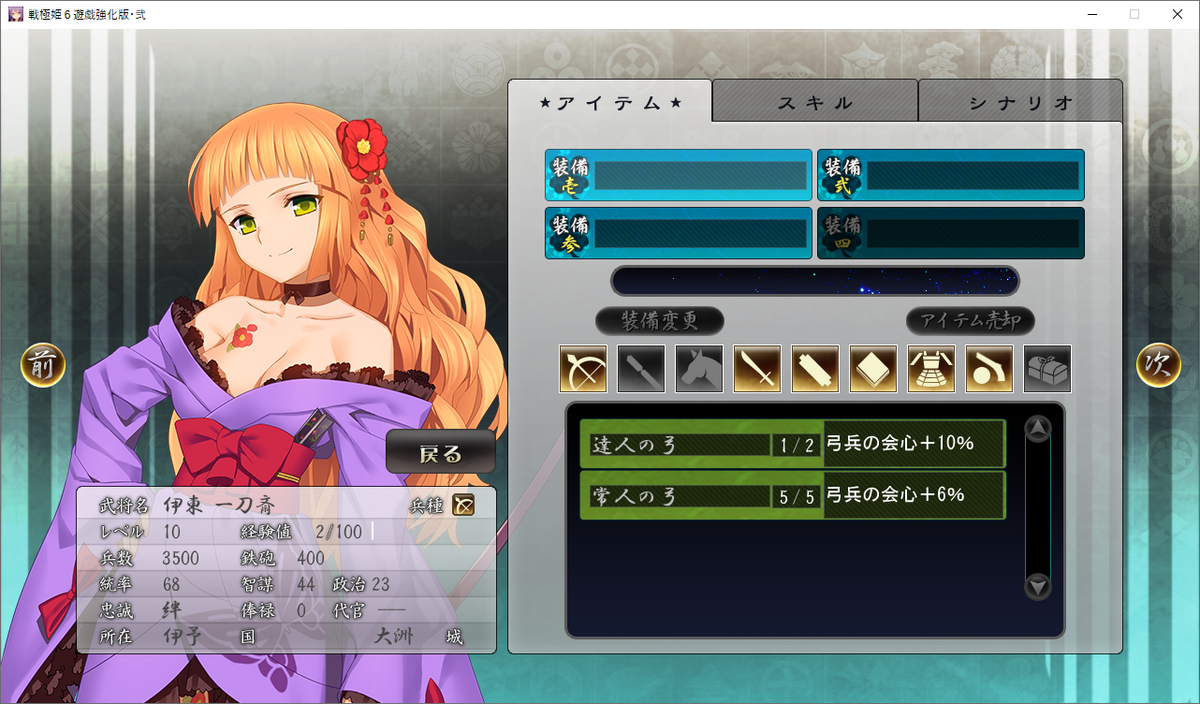The width and height of the screenshot is (1200, 704).
Task: Click the item list scroll-down arrow
Action: click(1038, 587)
